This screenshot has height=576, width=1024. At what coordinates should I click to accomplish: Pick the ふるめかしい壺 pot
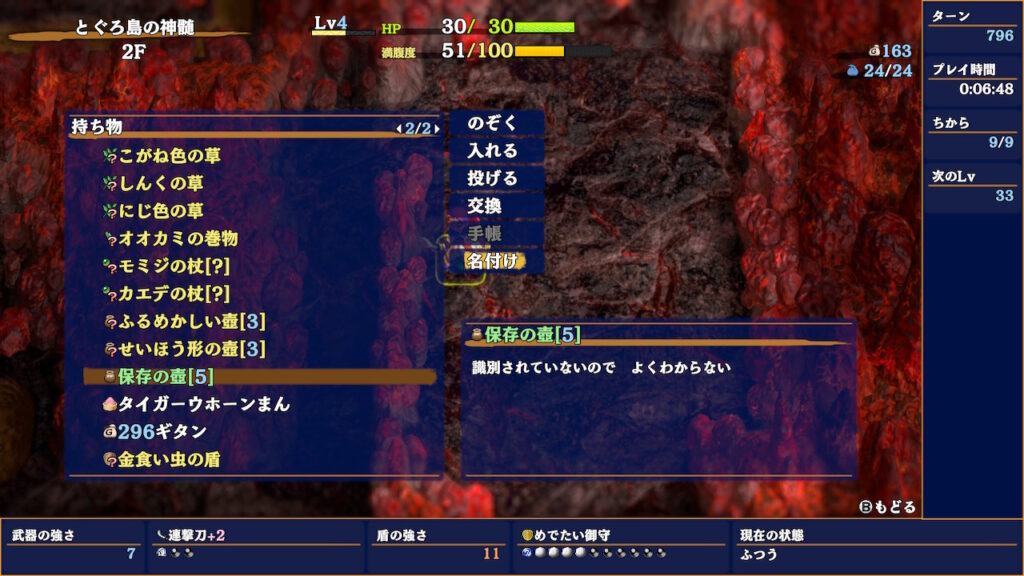coord(191,322)
